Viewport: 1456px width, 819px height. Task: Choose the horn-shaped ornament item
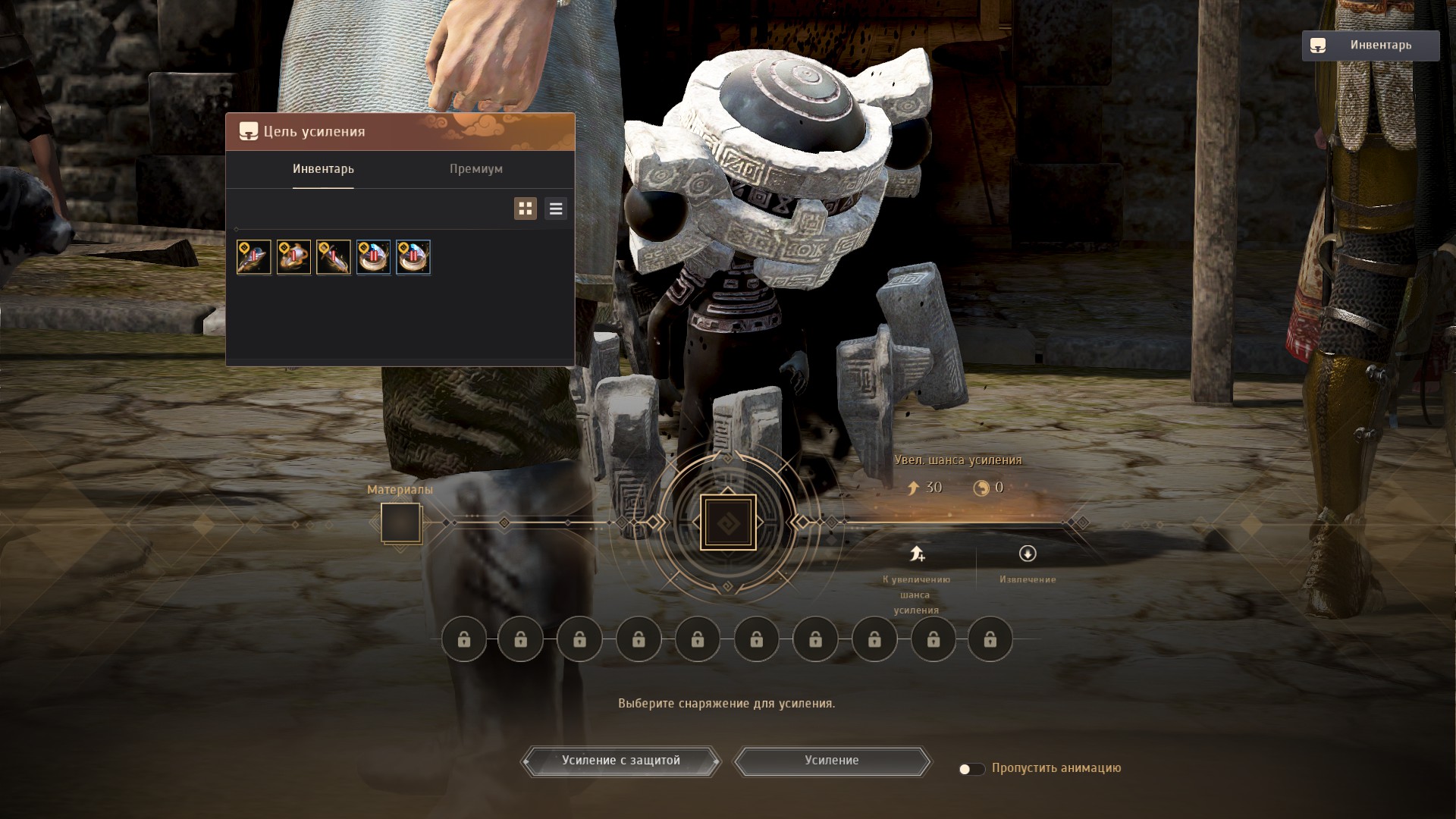[x=293, y=257]
